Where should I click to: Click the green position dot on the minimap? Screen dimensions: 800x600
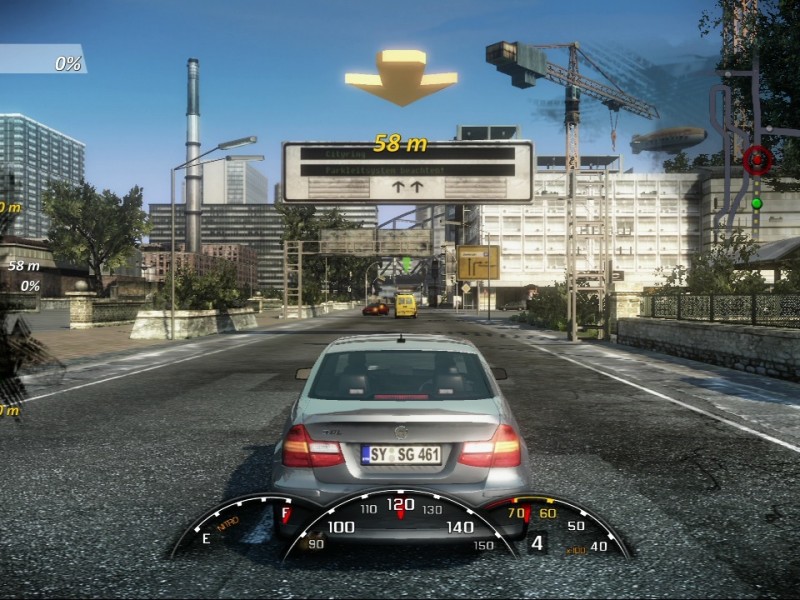(757, 203)
